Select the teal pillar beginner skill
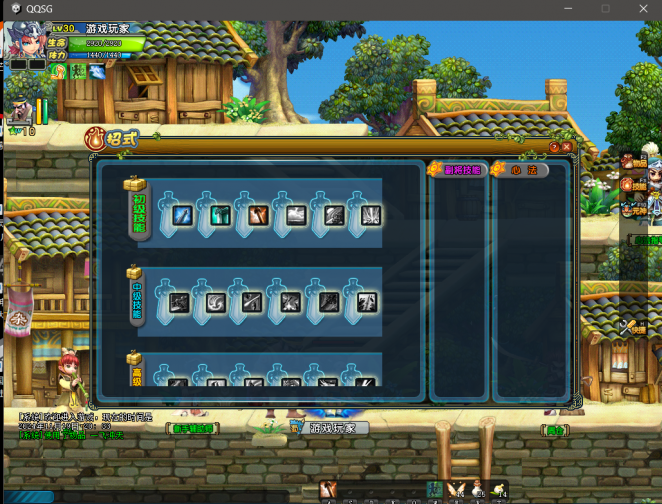The height and width of the screenshot is (504, 662). [x=220, y=215]
